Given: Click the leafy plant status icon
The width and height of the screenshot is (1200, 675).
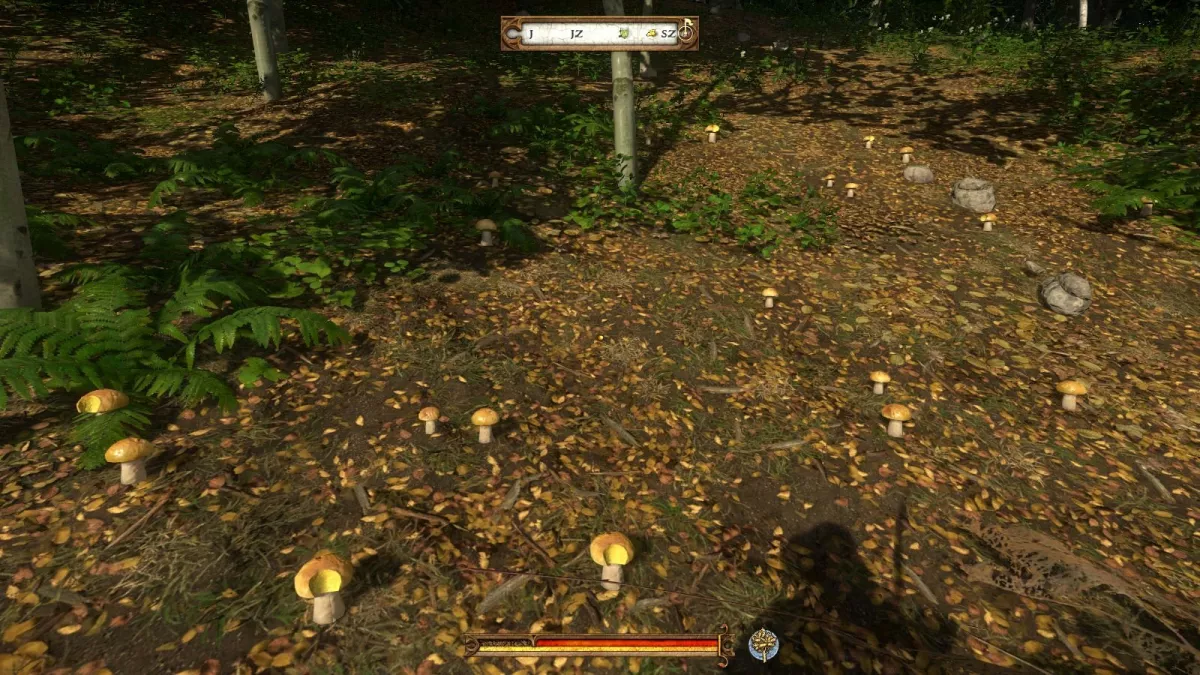Looking at the screenshot, I should tap(764, 644).
